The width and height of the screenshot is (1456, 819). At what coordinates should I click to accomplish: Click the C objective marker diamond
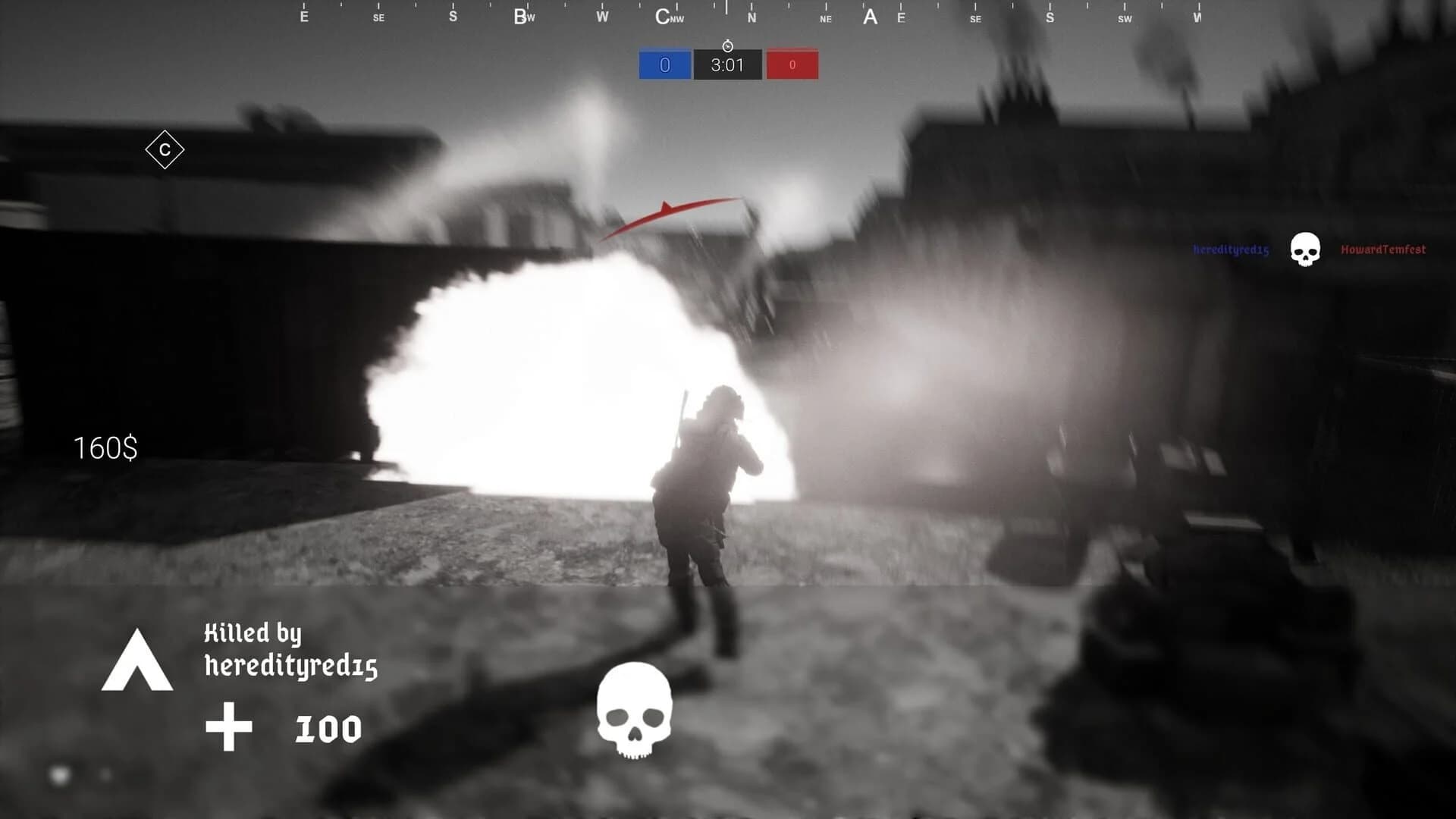tap(164, 149)
